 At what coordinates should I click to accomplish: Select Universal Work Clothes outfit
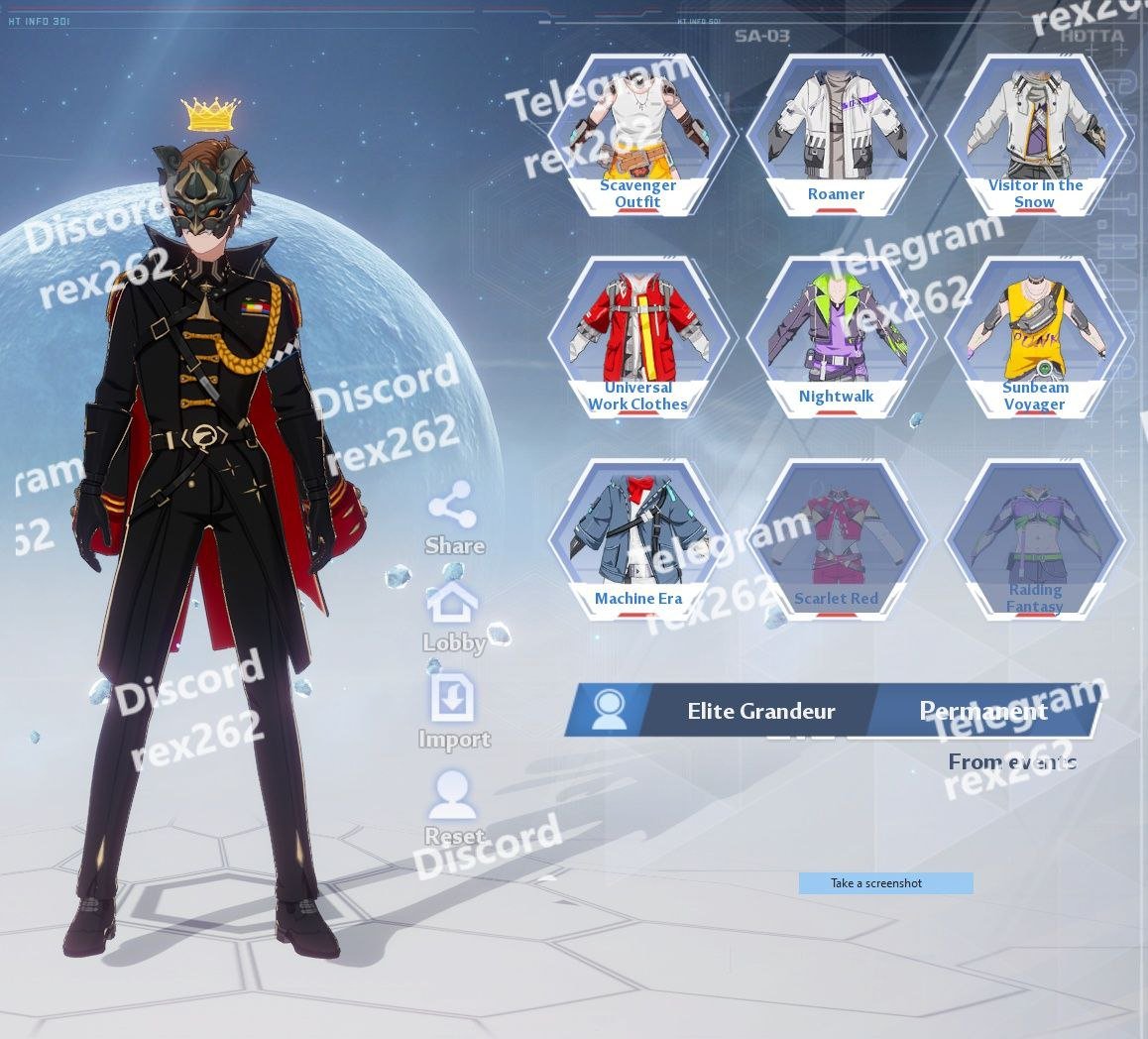(637, 337)
